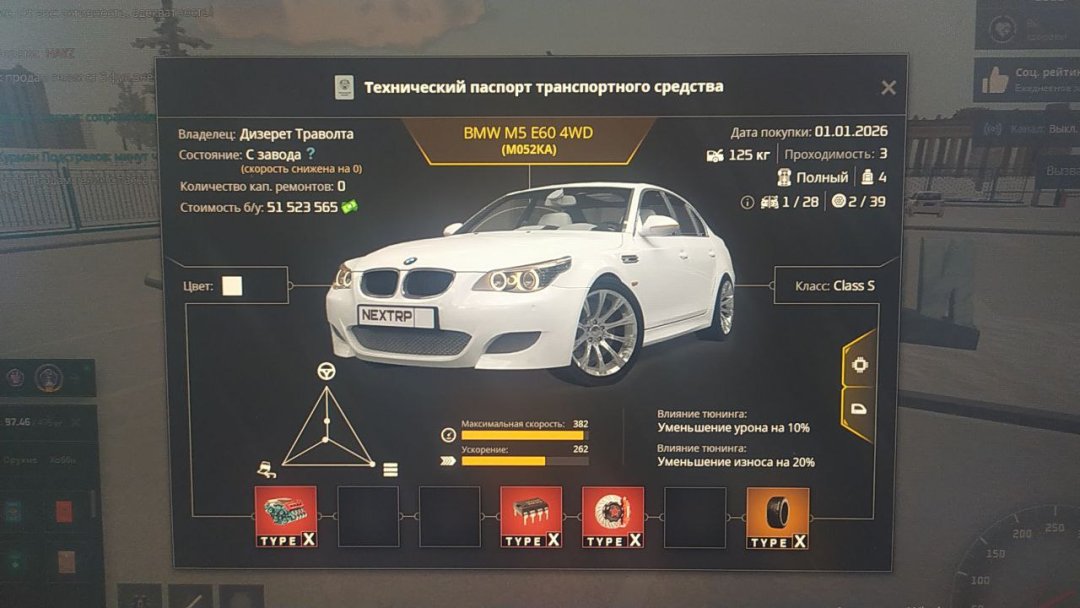Select the Type X brake disc slot
The height and width of the screenshot is (608, 1080).
612,516
